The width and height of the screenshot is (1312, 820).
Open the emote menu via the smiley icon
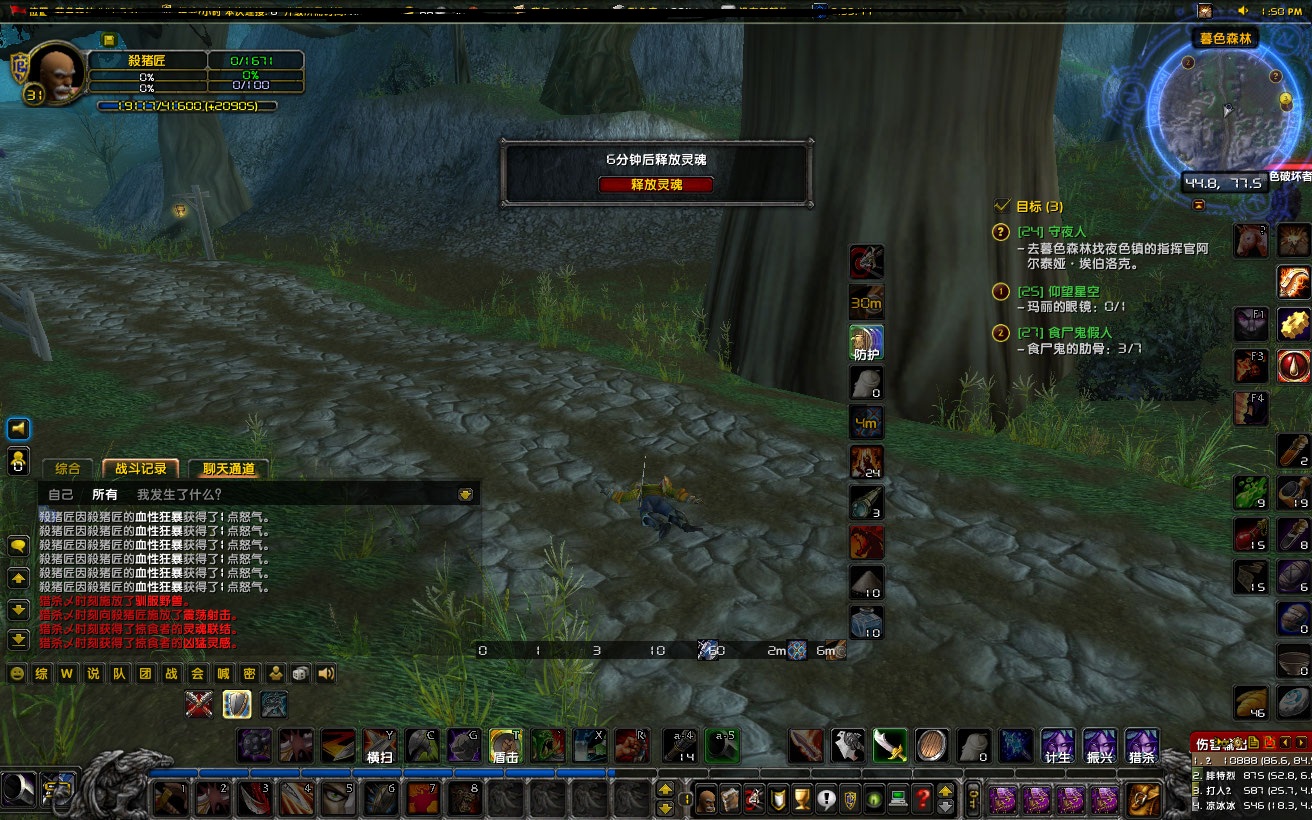click(x=16, y=675)
